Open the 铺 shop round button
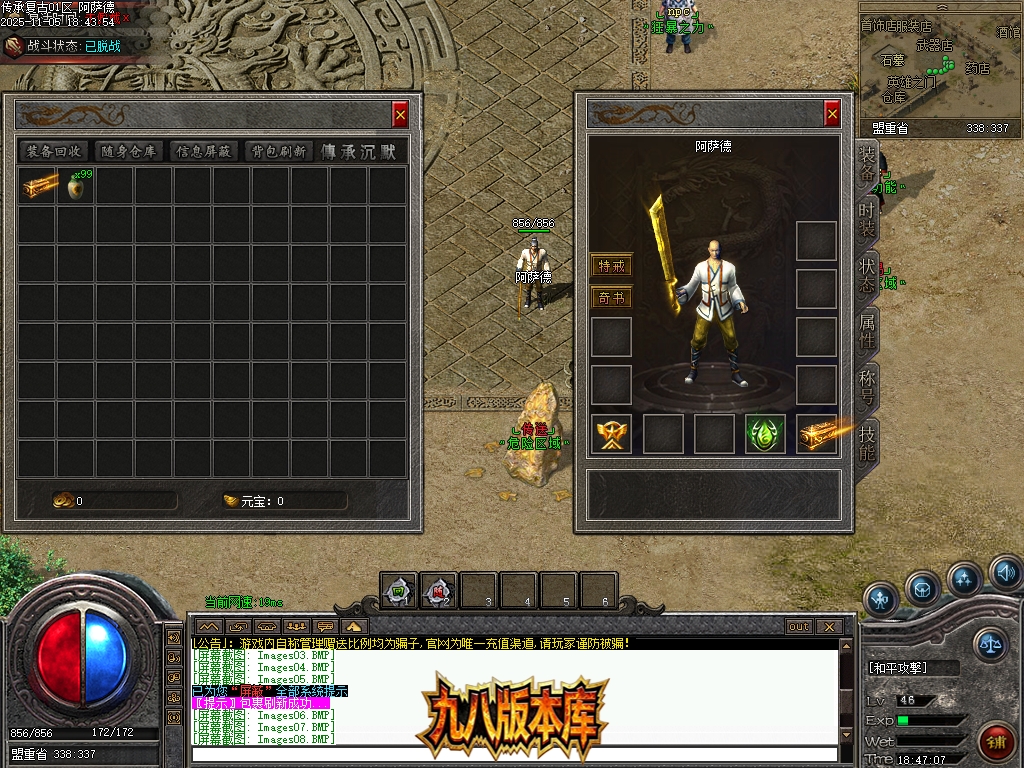This screenshot has height=768, width=1024. coord(996,742)
